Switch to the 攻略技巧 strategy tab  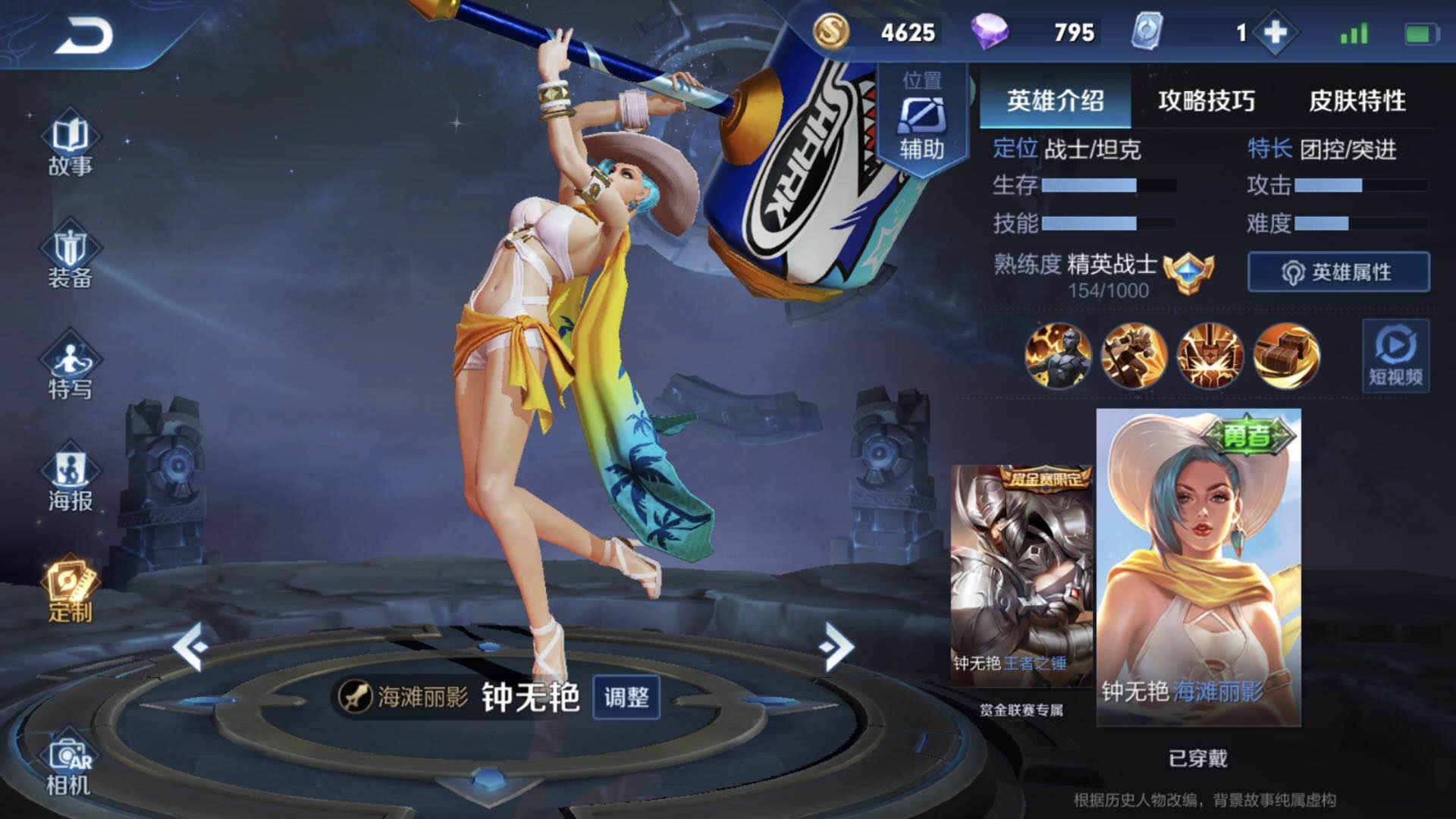(1206, 99)
